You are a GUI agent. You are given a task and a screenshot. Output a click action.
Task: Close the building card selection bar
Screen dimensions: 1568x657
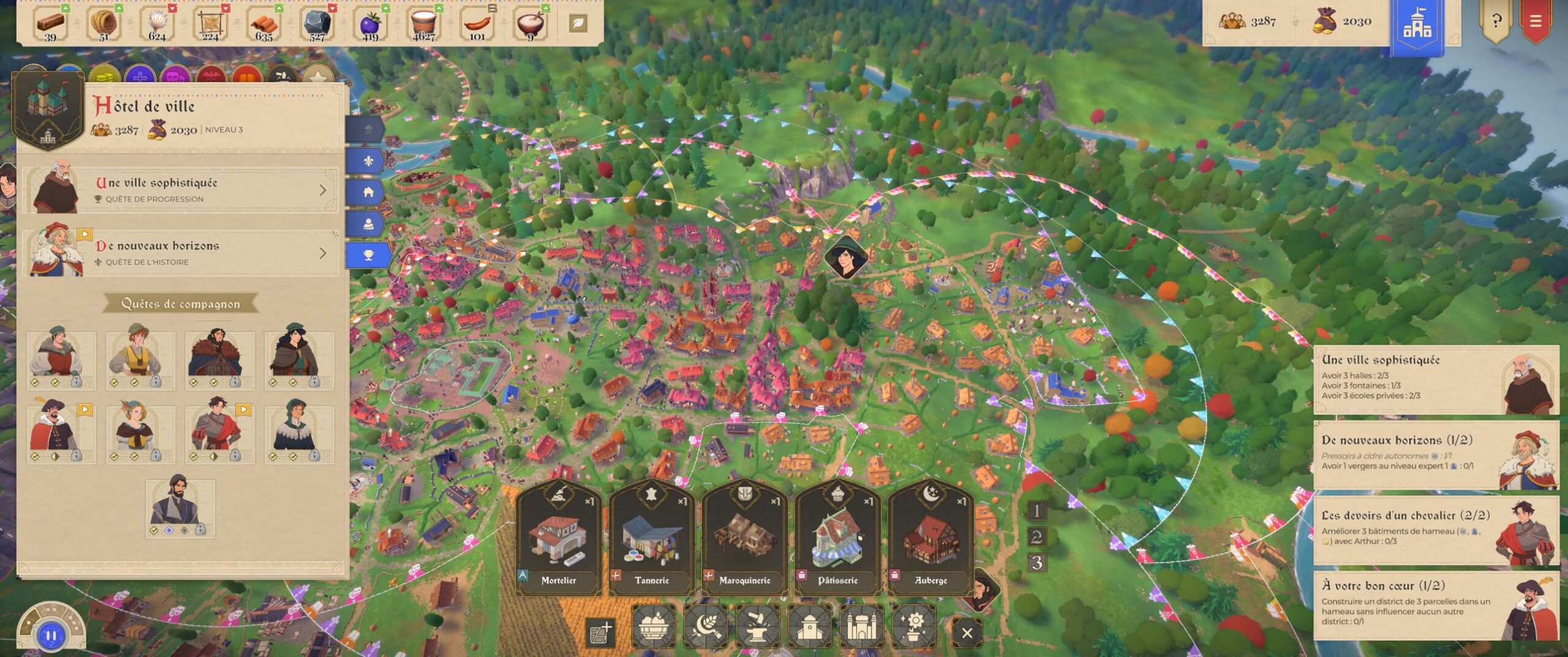(967, 632)
